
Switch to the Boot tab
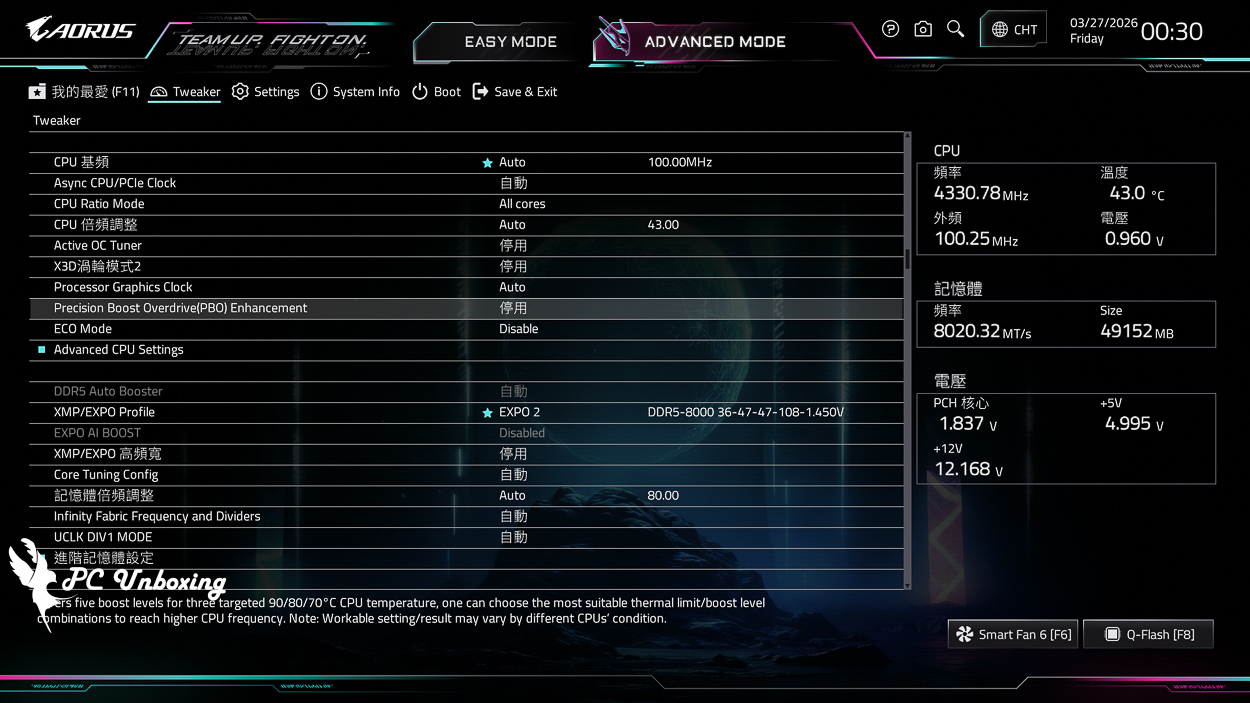[436, 92]
